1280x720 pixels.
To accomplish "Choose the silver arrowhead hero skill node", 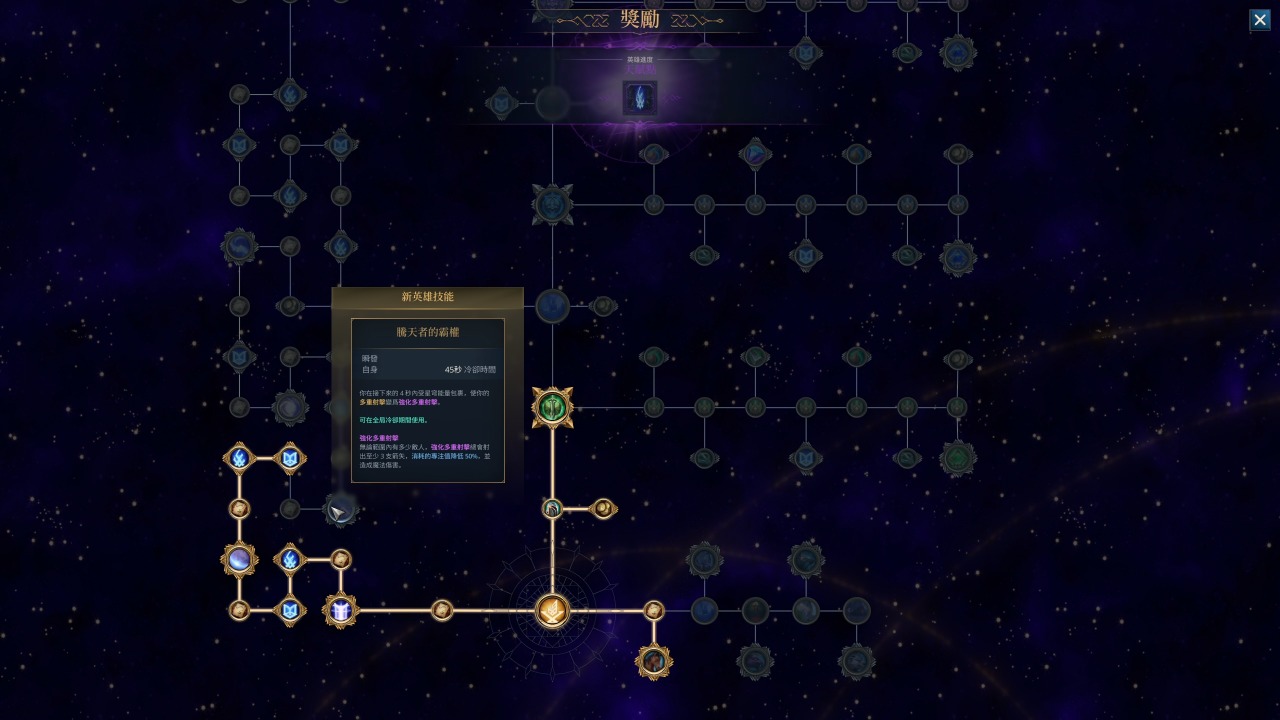I will pos(340,511).
